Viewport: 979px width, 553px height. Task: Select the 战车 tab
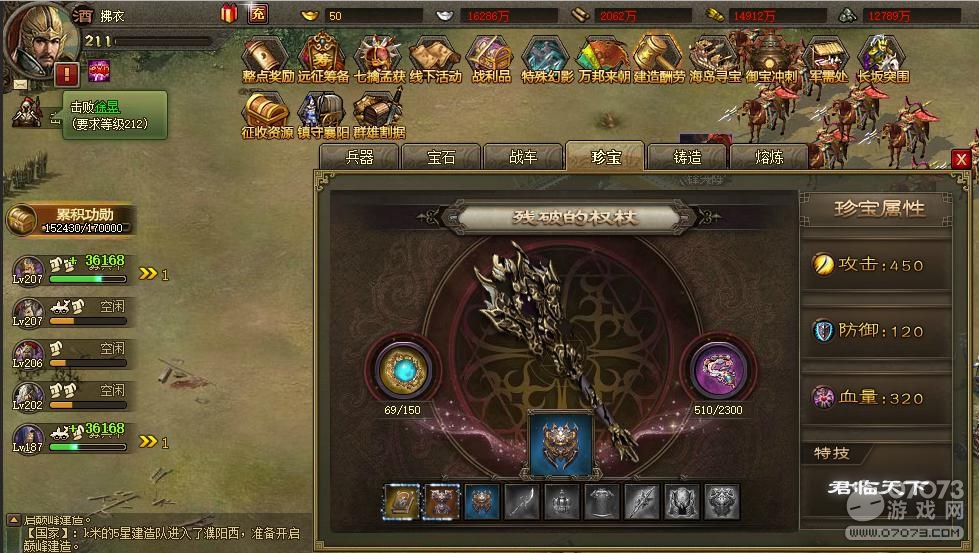(x=523, y=157)
